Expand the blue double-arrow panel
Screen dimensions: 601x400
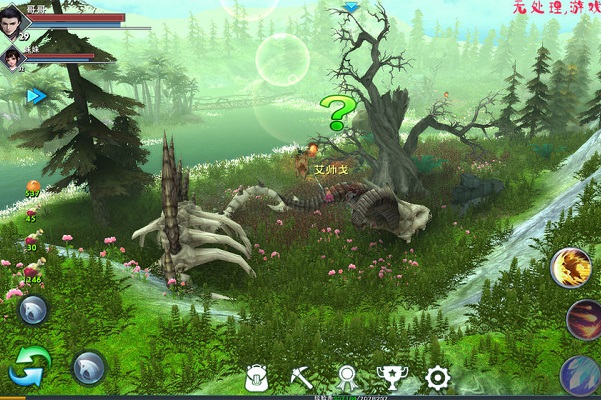37,96
